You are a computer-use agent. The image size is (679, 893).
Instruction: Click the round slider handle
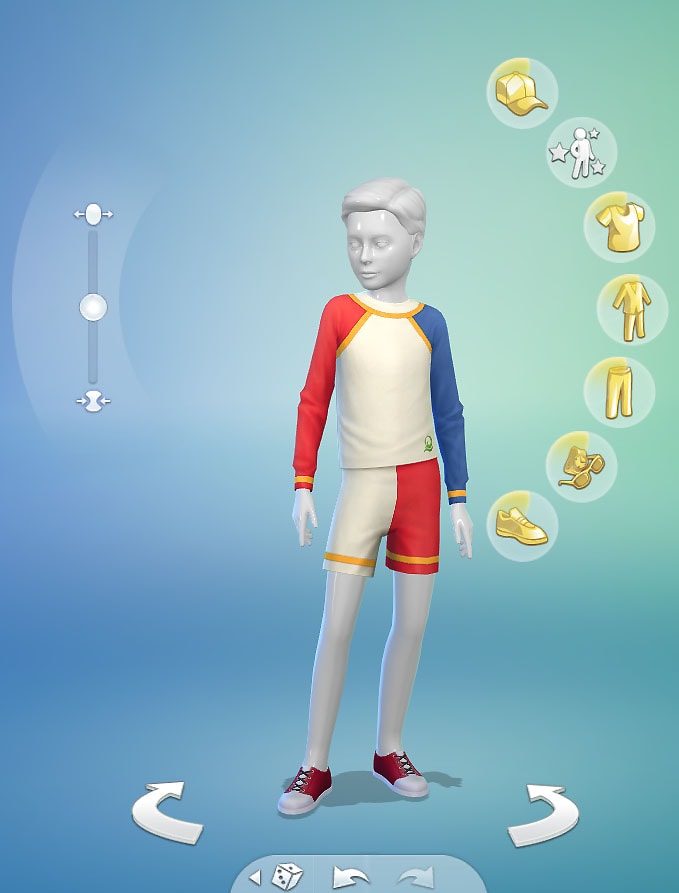point(93,307)
